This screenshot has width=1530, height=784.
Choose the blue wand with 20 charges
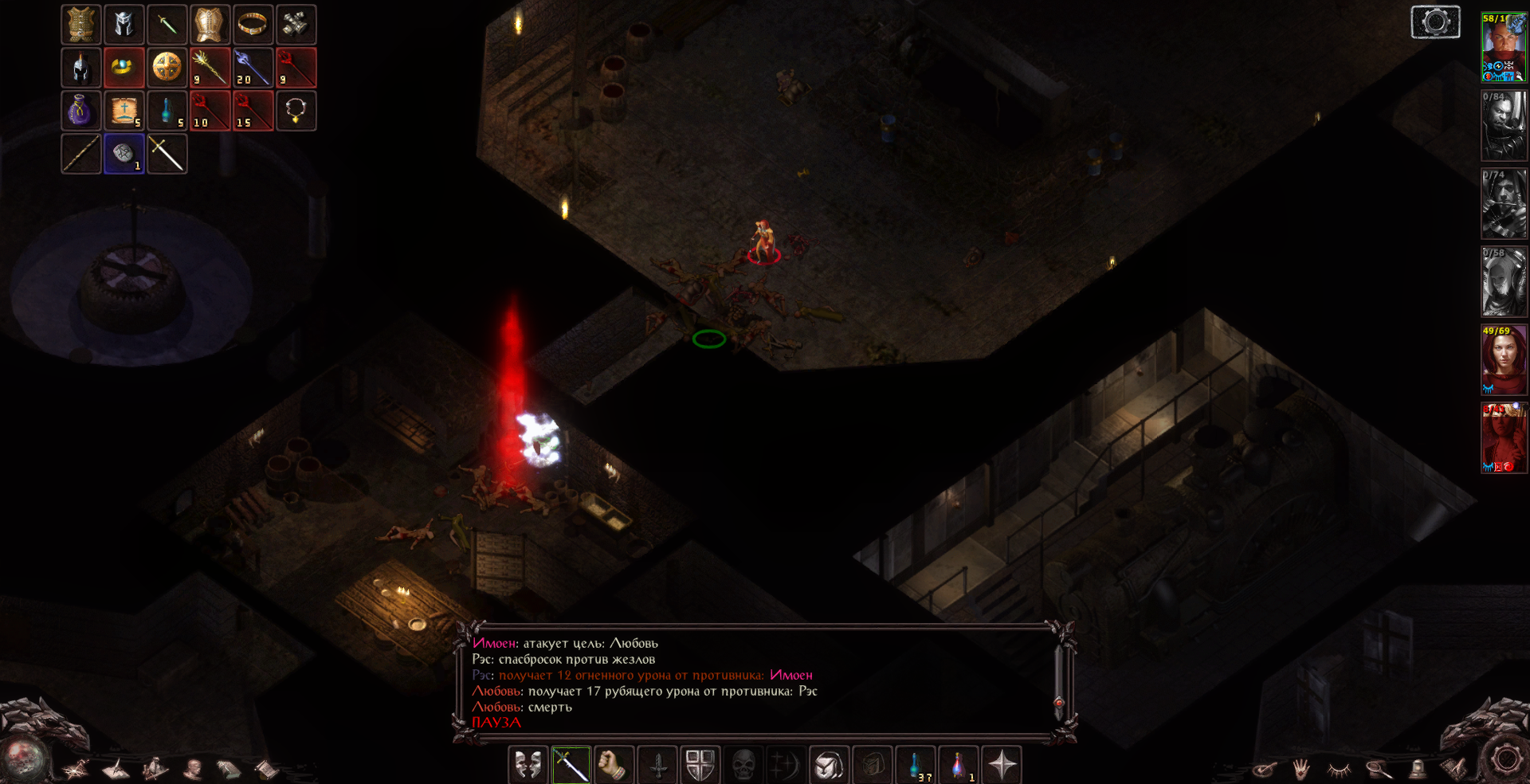coord(253,68)
